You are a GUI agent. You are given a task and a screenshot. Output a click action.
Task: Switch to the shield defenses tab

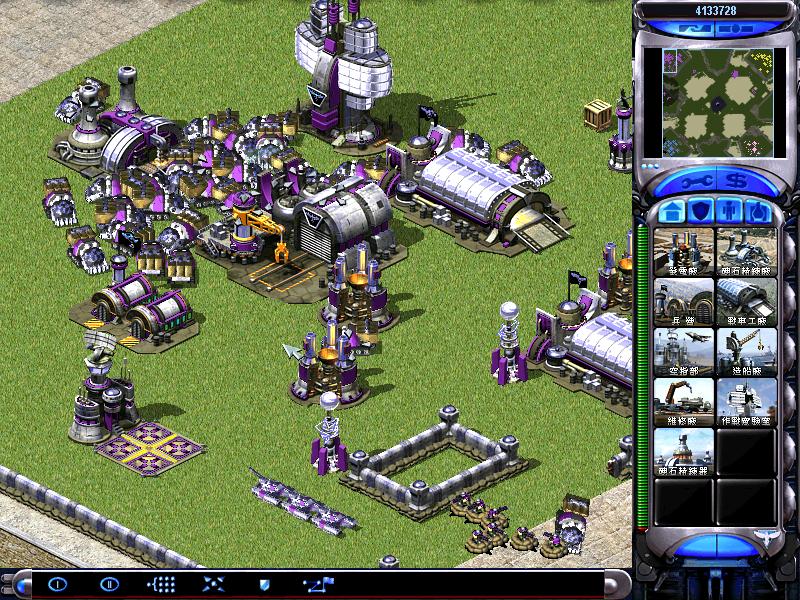pos(700,211)
